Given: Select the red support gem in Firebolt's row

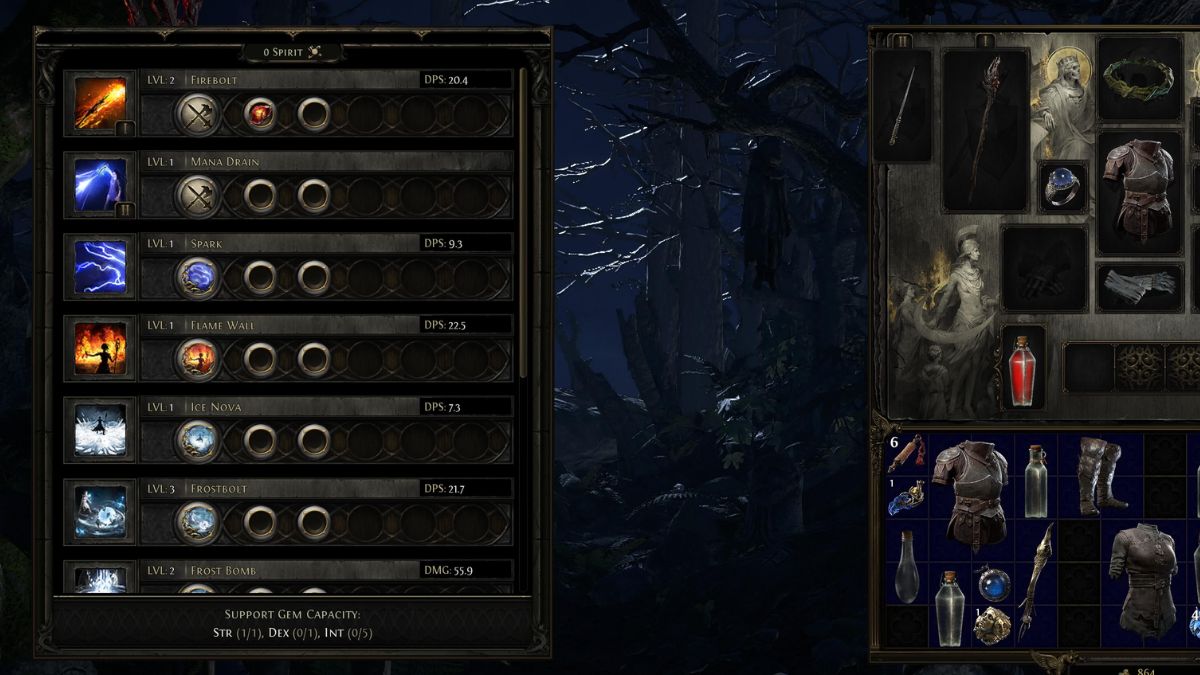Looking at the screenshot, I should [x=260, y=115].
